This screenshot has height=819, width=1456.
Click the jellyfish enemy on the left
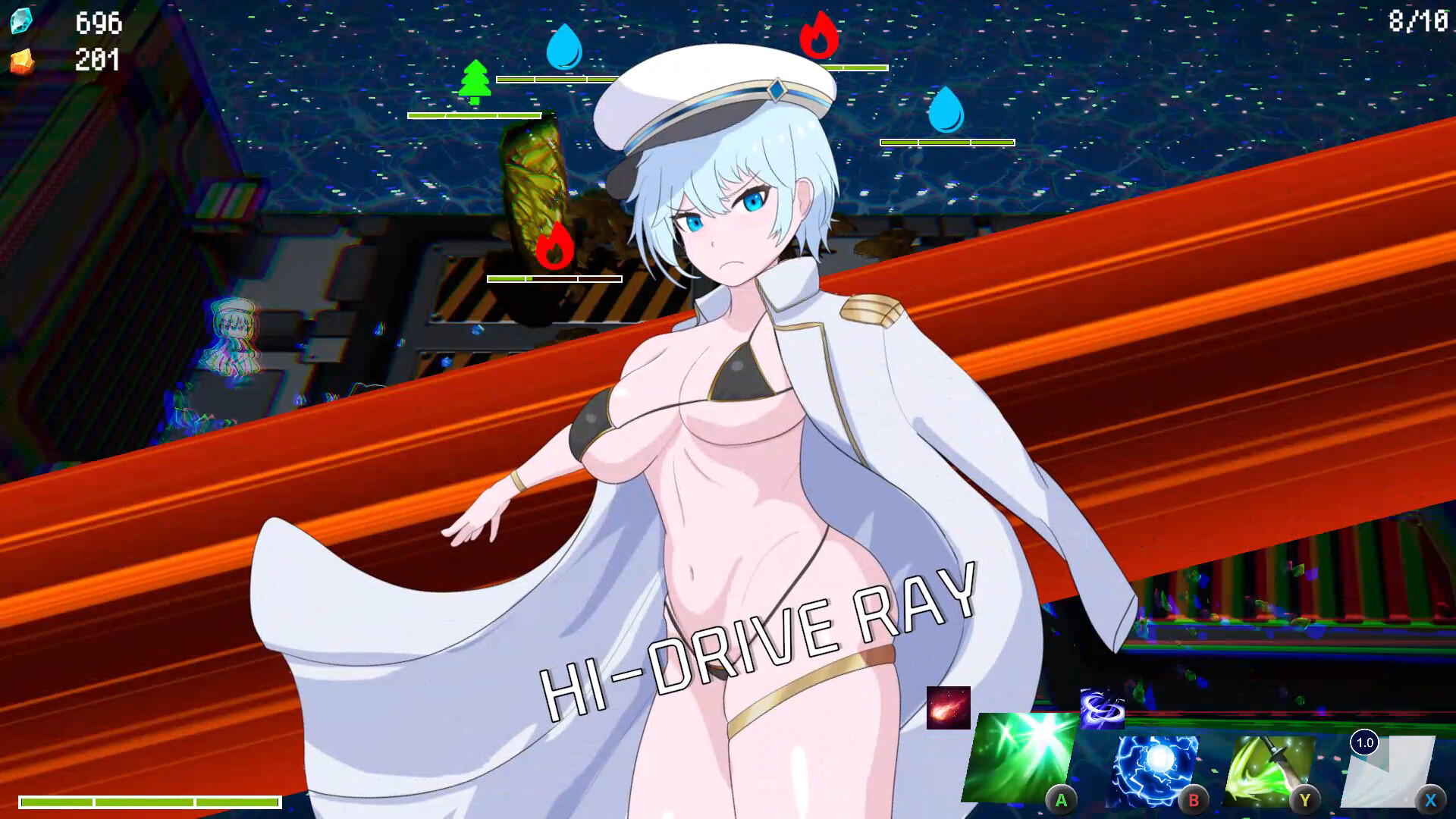tap(234, 337)
